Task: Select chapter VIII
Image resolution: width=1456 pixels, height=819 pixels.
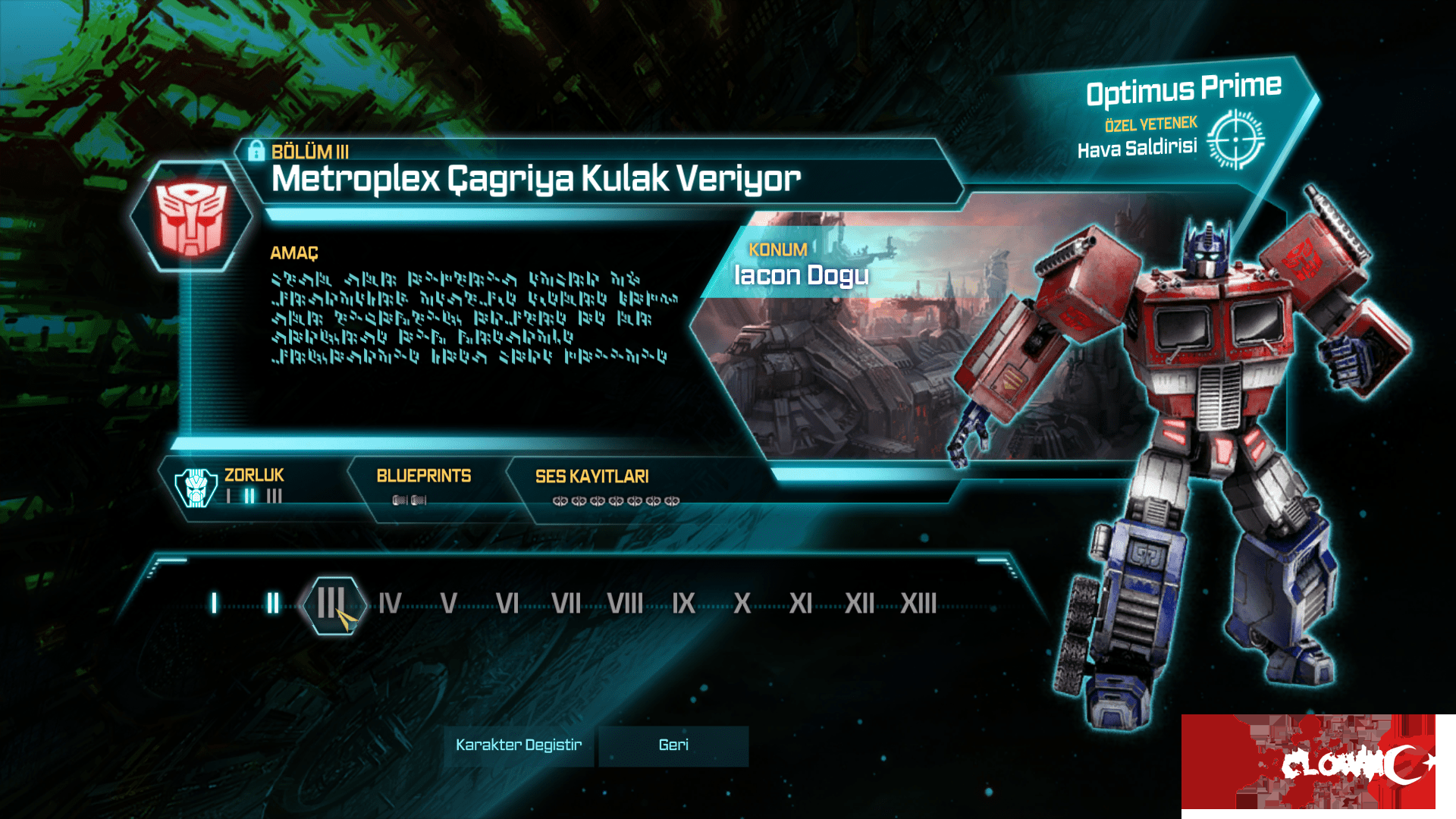Action: point(625,604)
